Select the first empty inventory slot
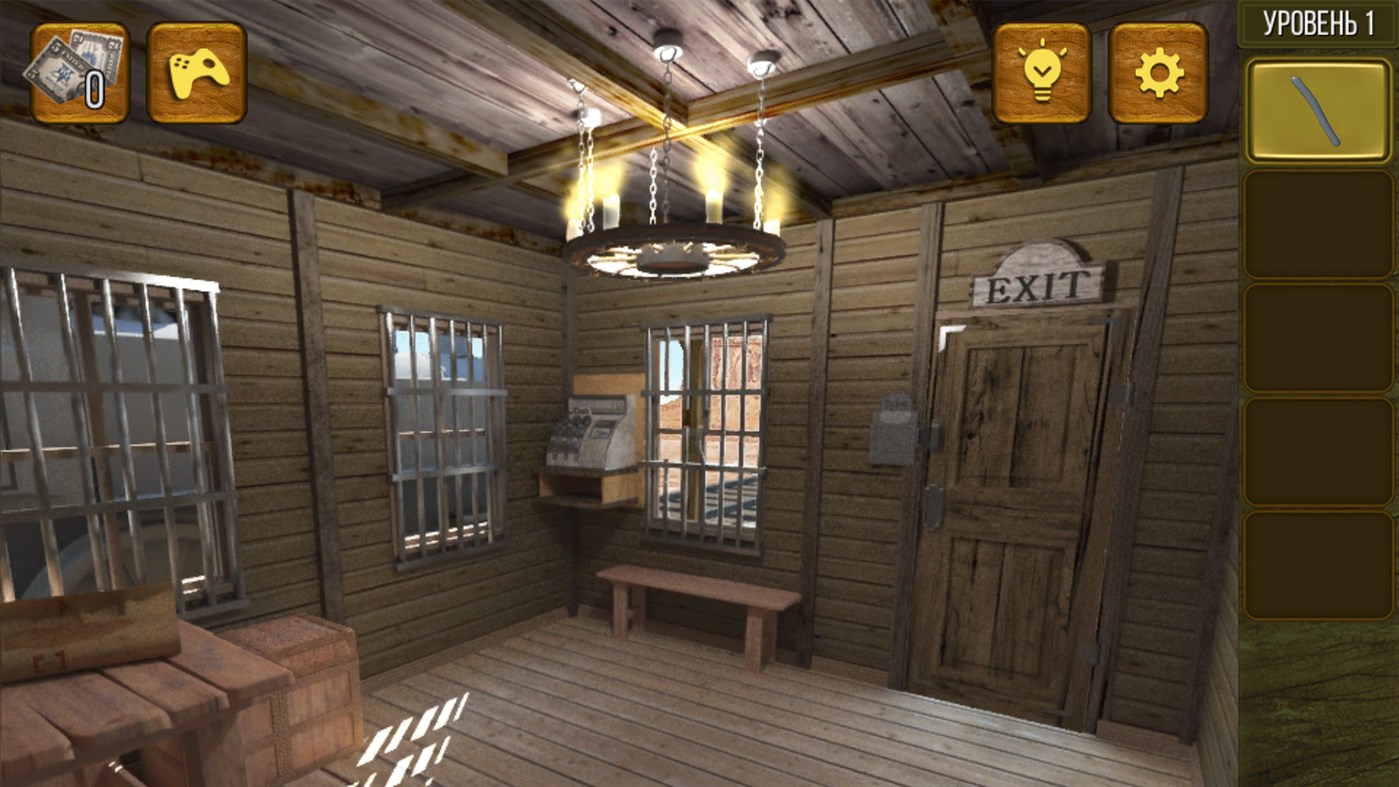The image size is (1399, 787). pos(1317,222)
